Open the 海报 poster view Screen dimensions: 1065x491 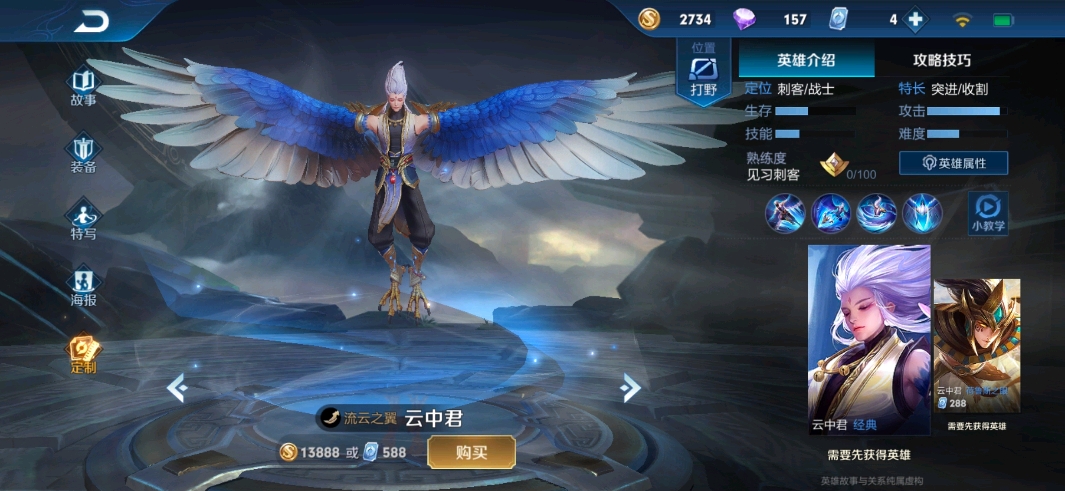[x=83, y=287]
